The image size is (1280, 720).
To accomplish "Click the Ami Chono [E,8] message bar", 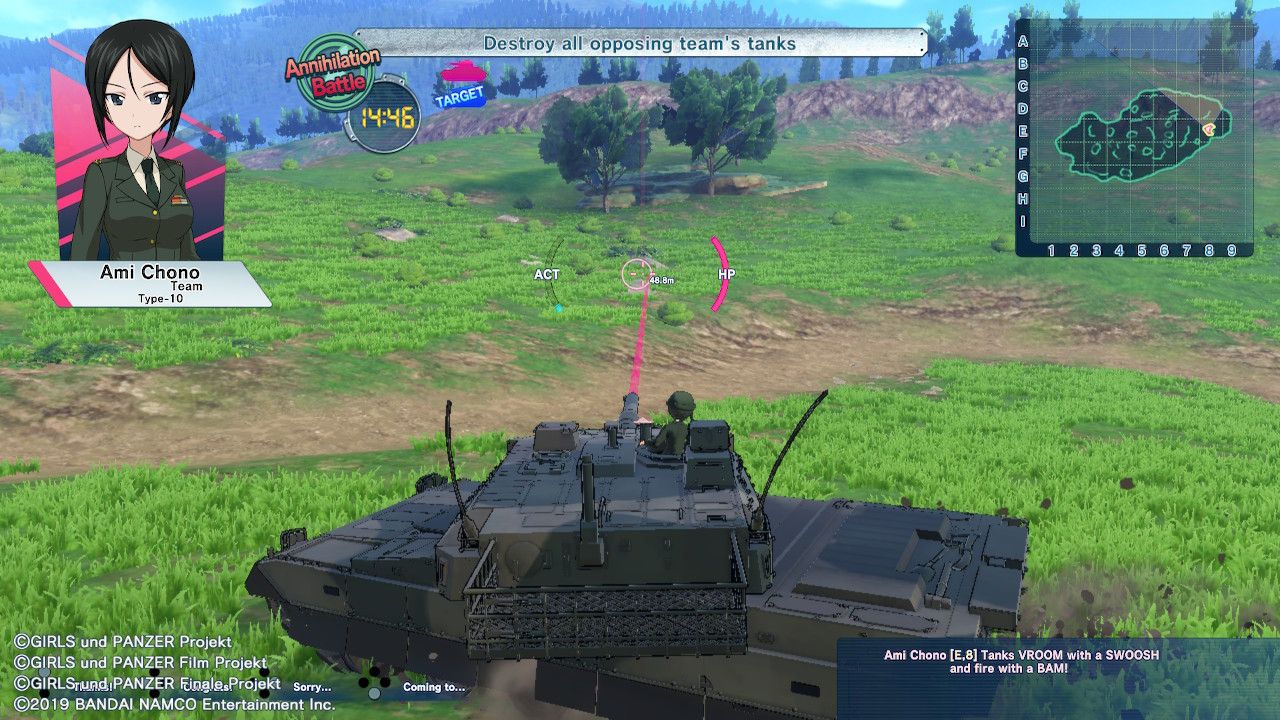I will click(1019, 662).
